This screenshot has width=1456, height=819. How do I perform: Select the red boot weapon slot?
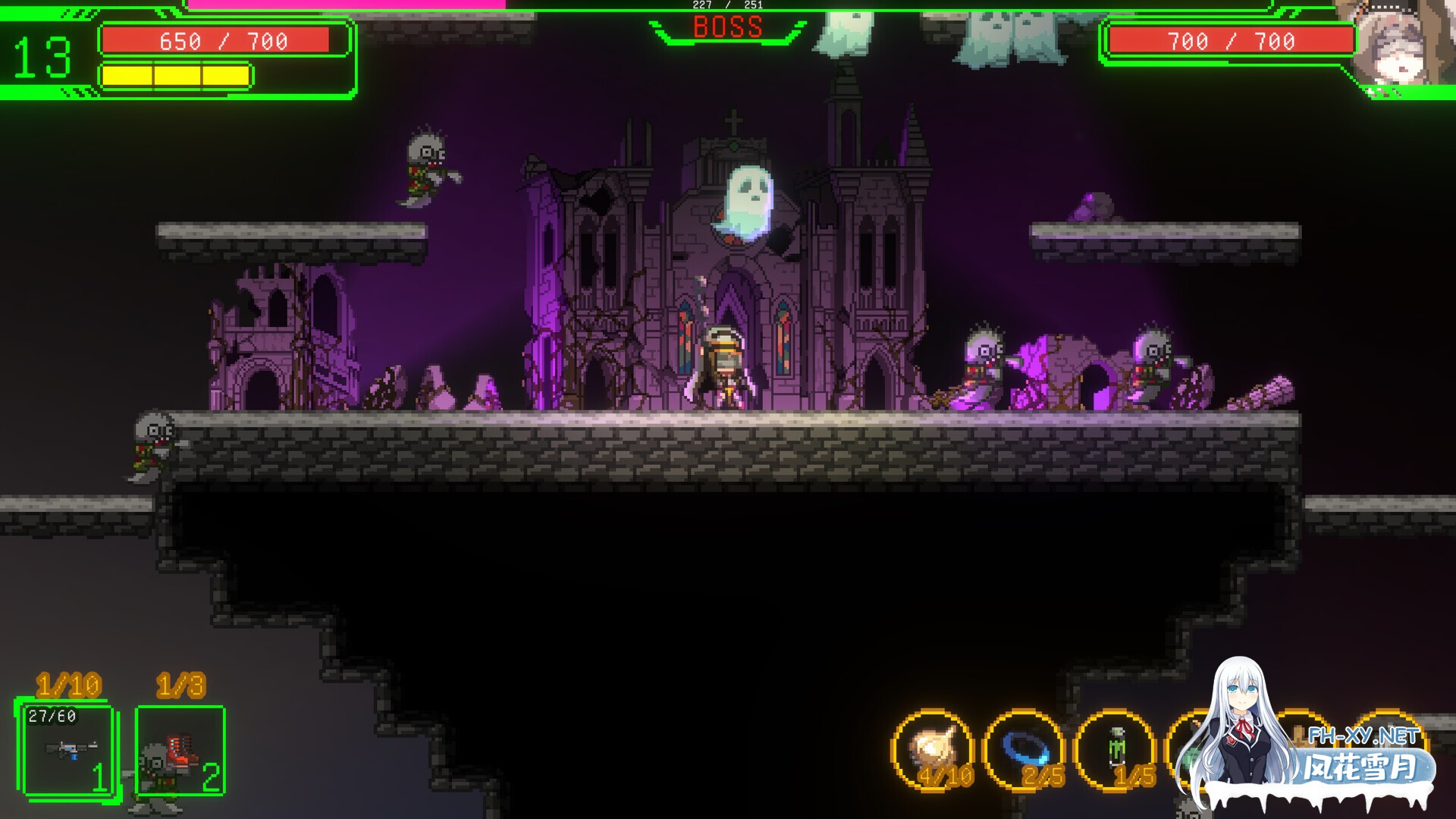(x=180, y=749)
